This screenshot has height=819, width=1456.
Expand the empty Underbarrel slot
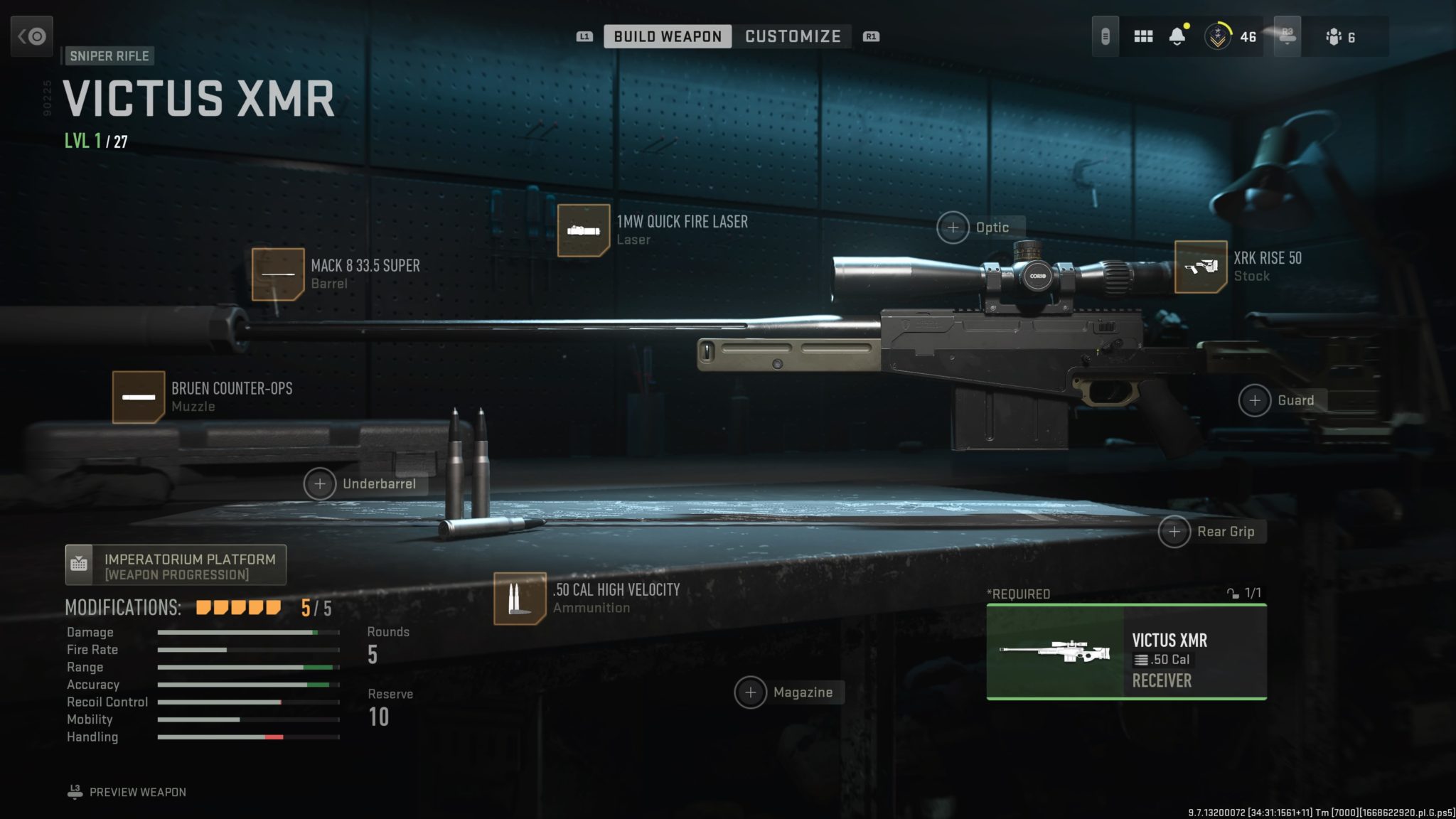321,484
